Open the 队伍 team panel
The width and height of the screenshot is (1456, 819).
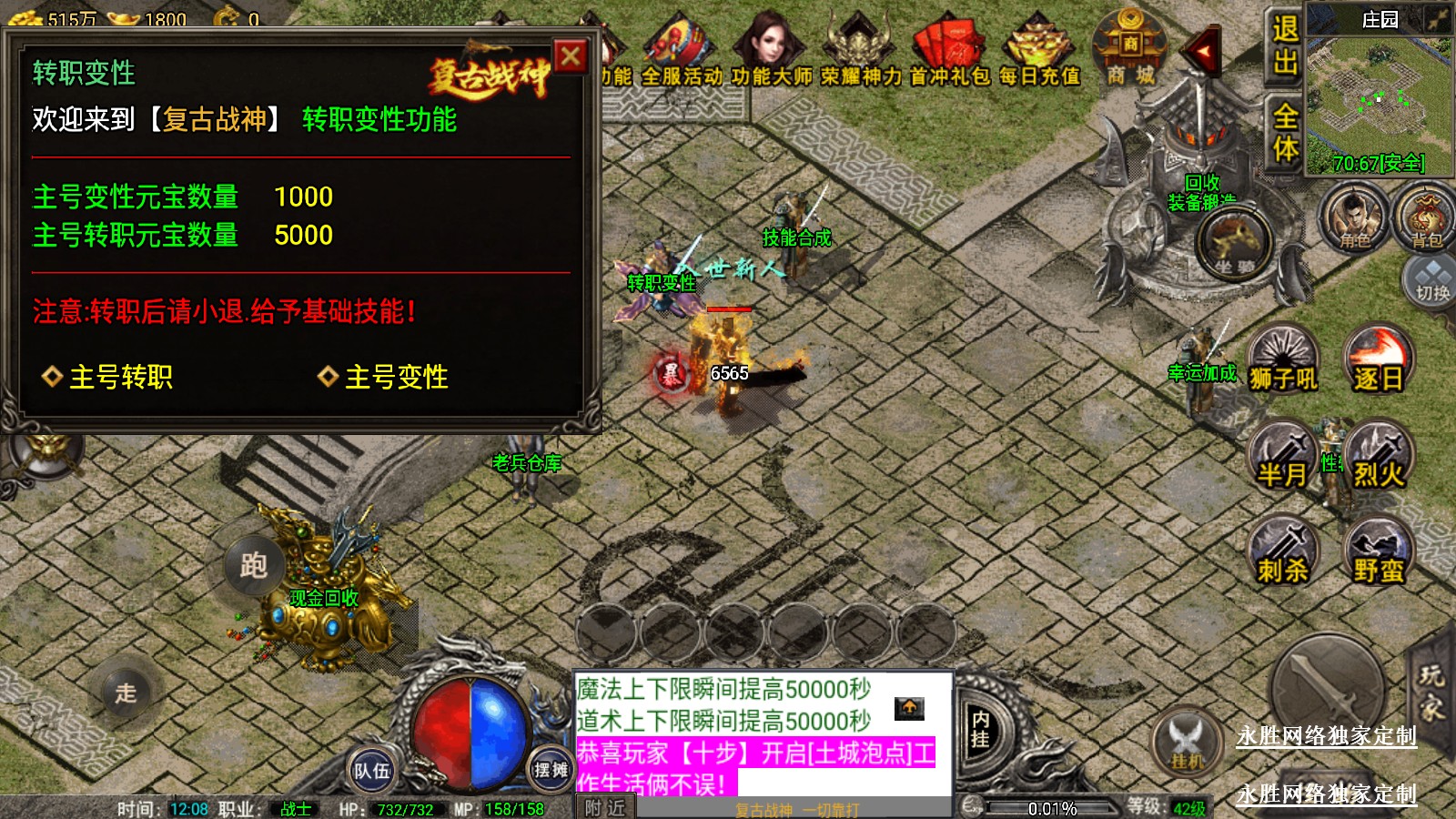371,771
